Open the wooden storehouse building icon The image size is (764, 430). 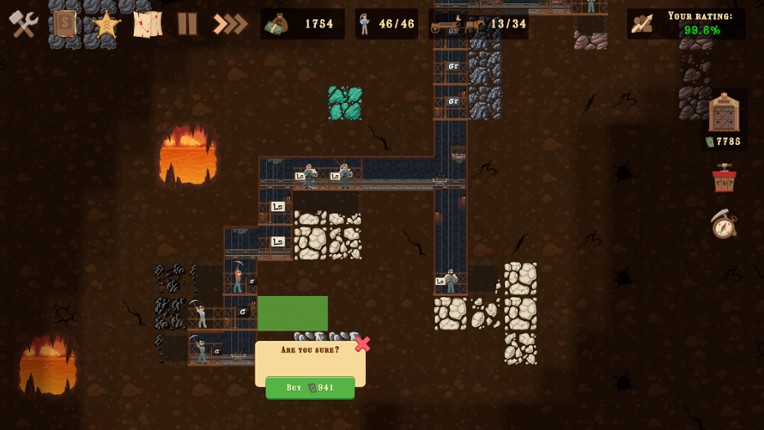(724, 113)
